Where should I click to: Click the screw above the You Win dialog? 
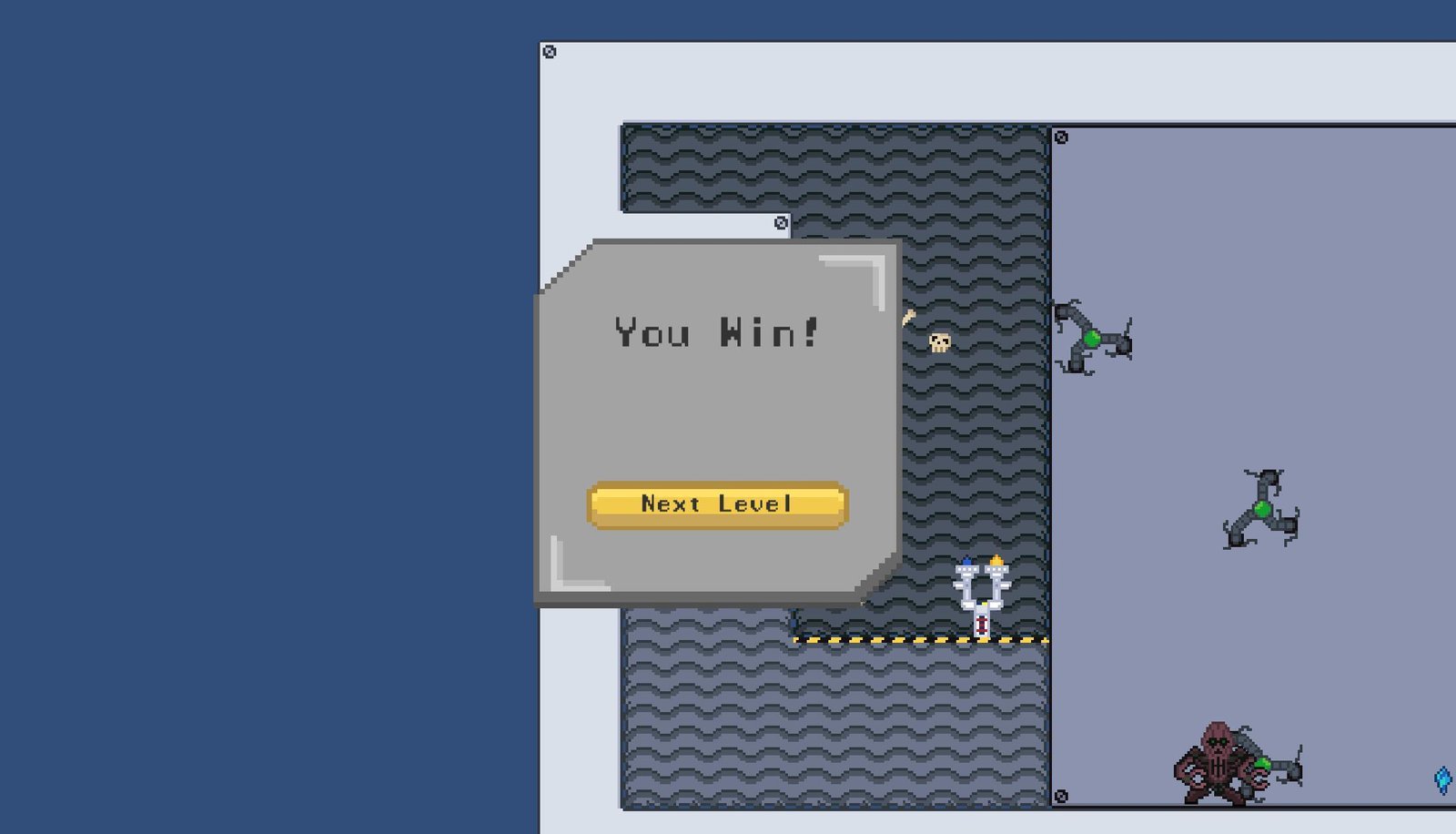pos(781,221)
